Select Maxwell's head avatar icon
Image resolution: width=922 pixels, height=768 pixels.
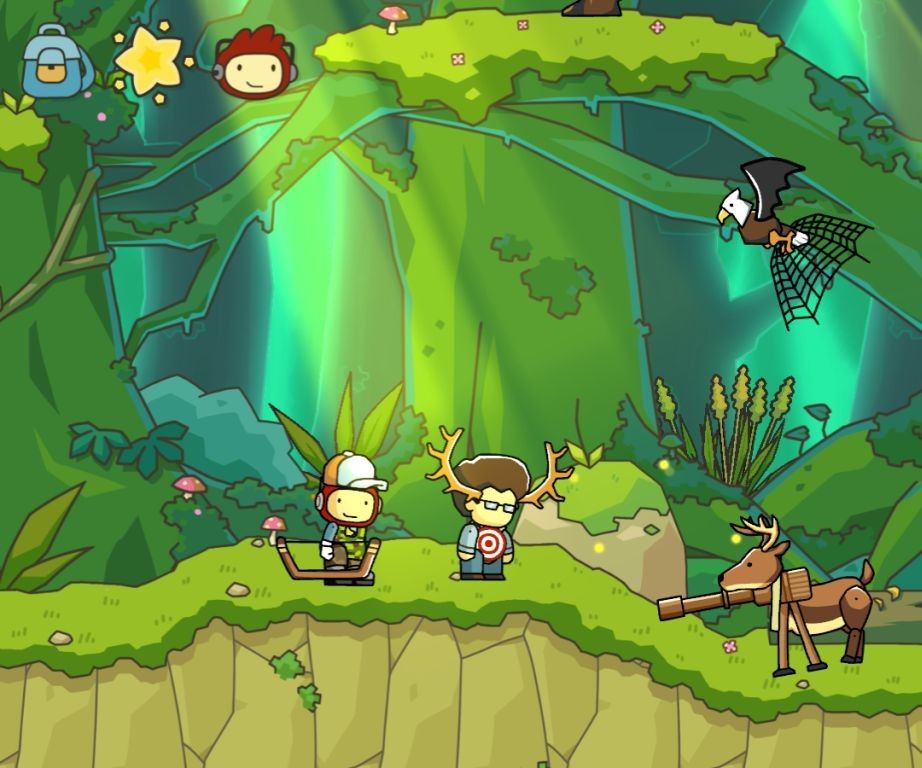tap(255, 63)
